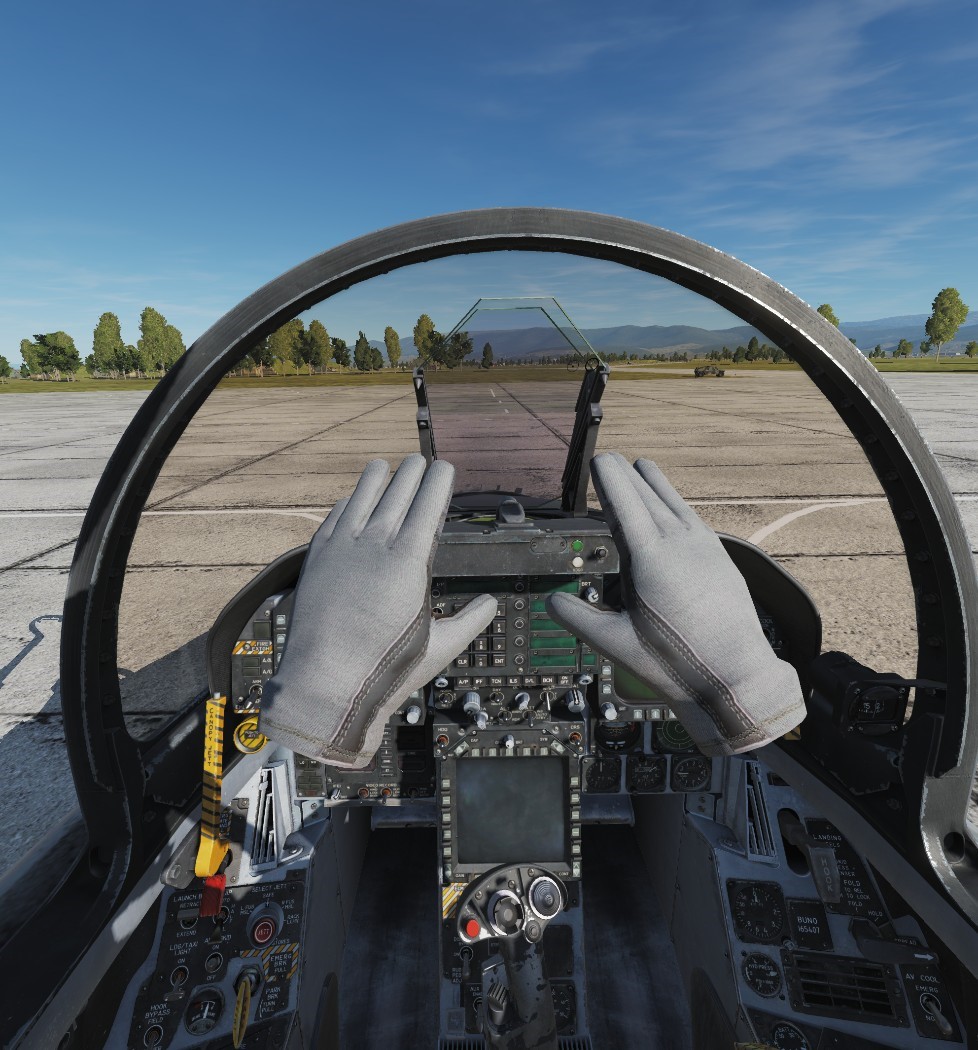
Task: Hit the CLR key on the keypad
Action: coord(463,661)
